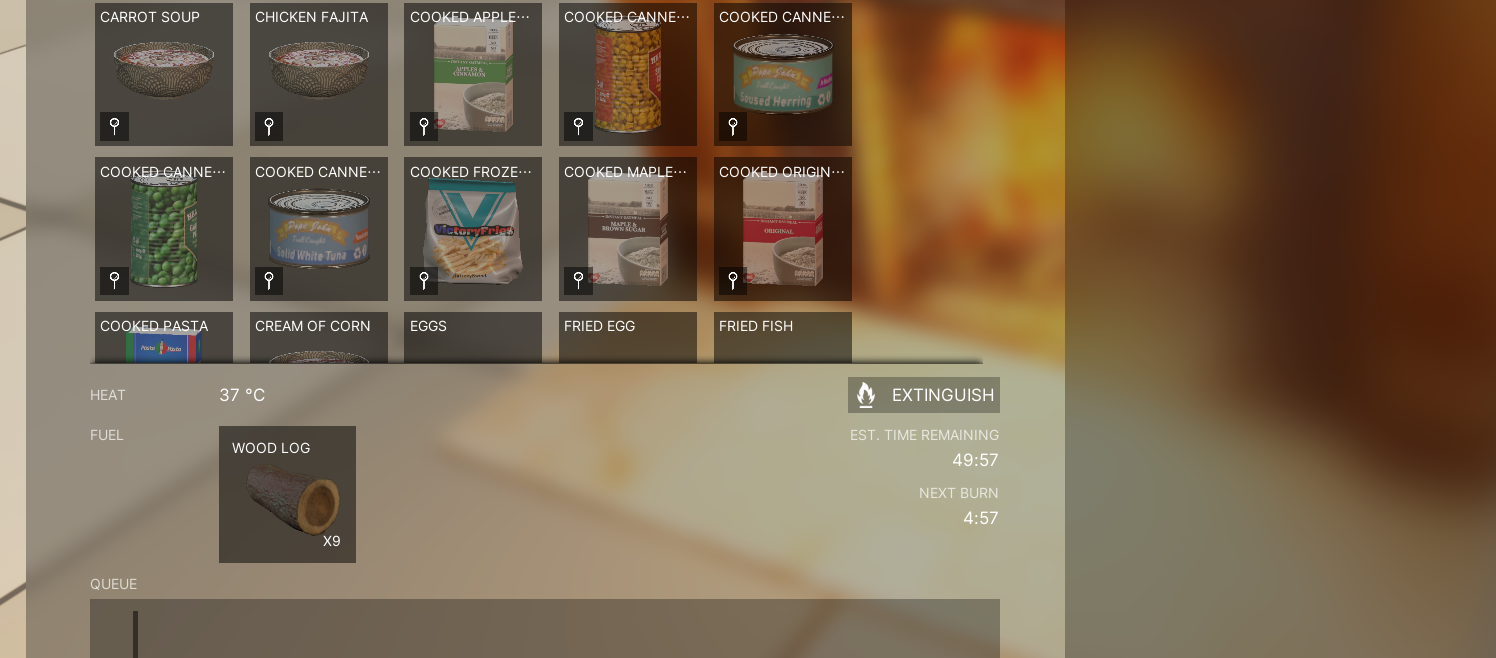The image size is (1496, 658).
Task: Select the Eggs recipe tile
Action: point(473,338)
